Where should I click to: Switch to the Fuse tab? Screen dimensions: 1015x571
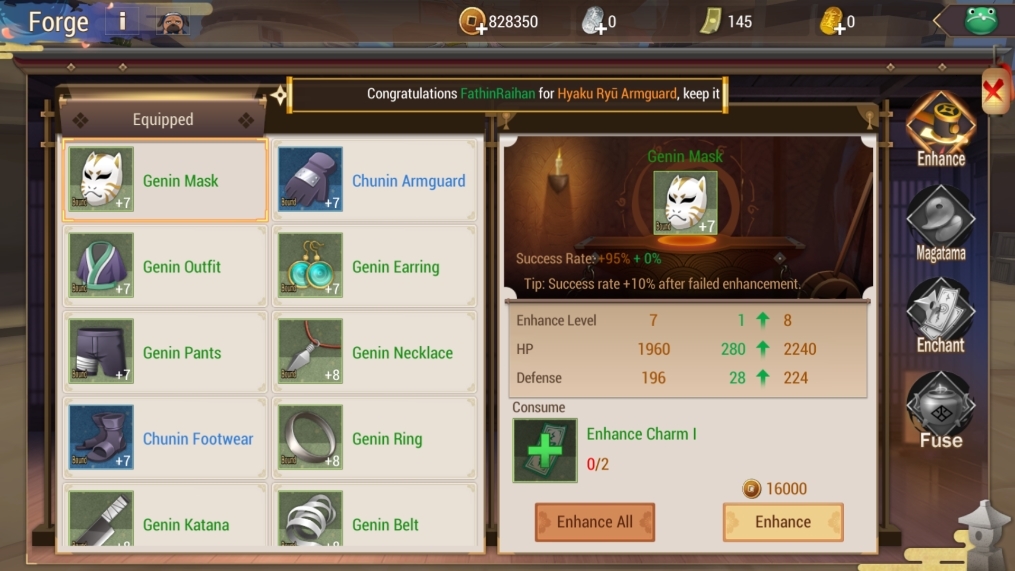tap(940, 410)
